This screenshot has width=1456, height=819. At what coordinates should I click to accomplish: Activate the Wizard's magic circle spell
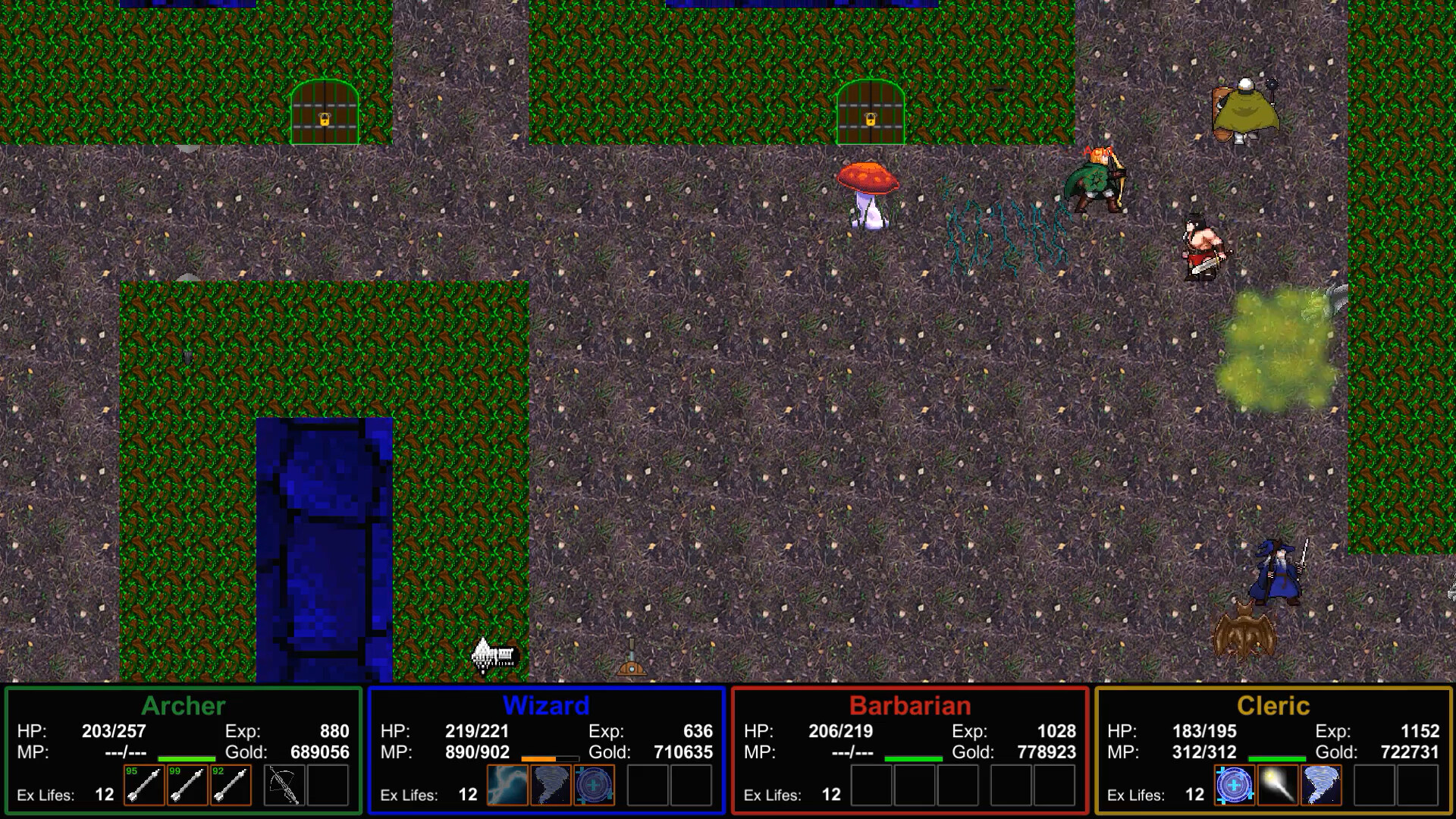tap(595, 786)
